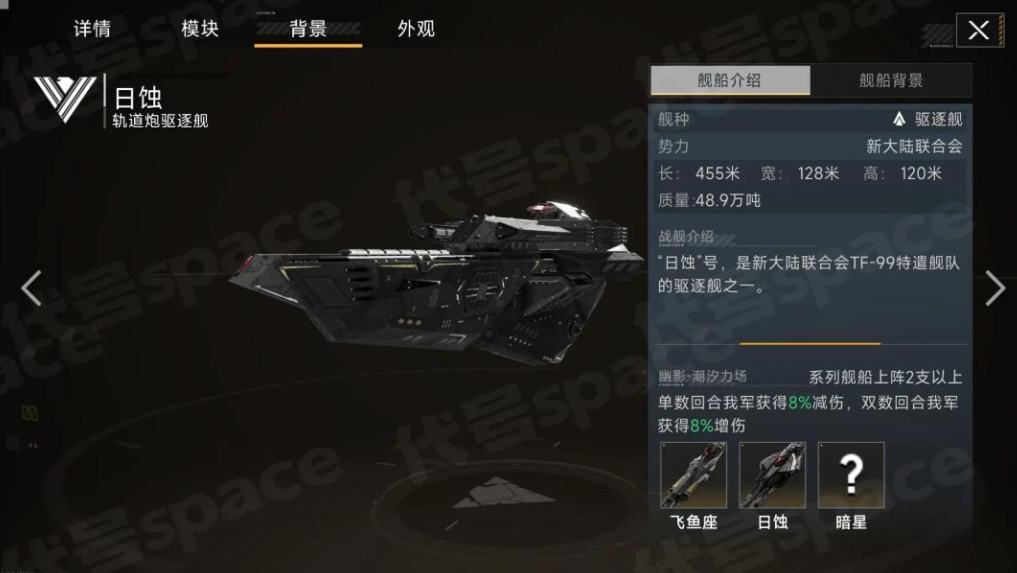1017x573 pixels.
Task: Click the locked 暗星 question mark tile
Action: 851,476
